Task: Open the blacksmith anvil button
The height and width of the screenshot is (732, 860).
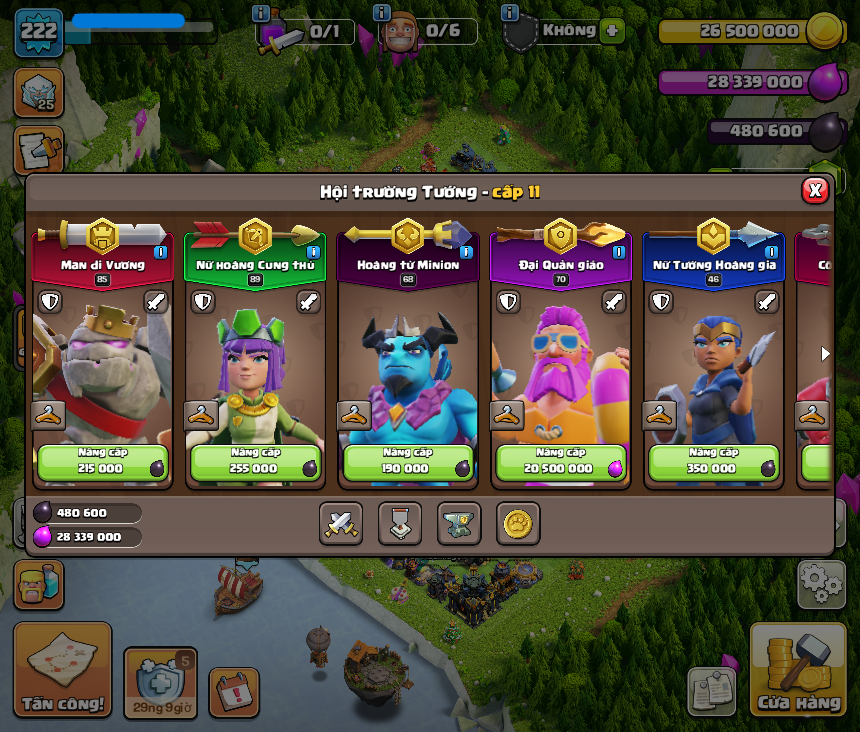Action: pyautogui.click(x=459, y=523)
